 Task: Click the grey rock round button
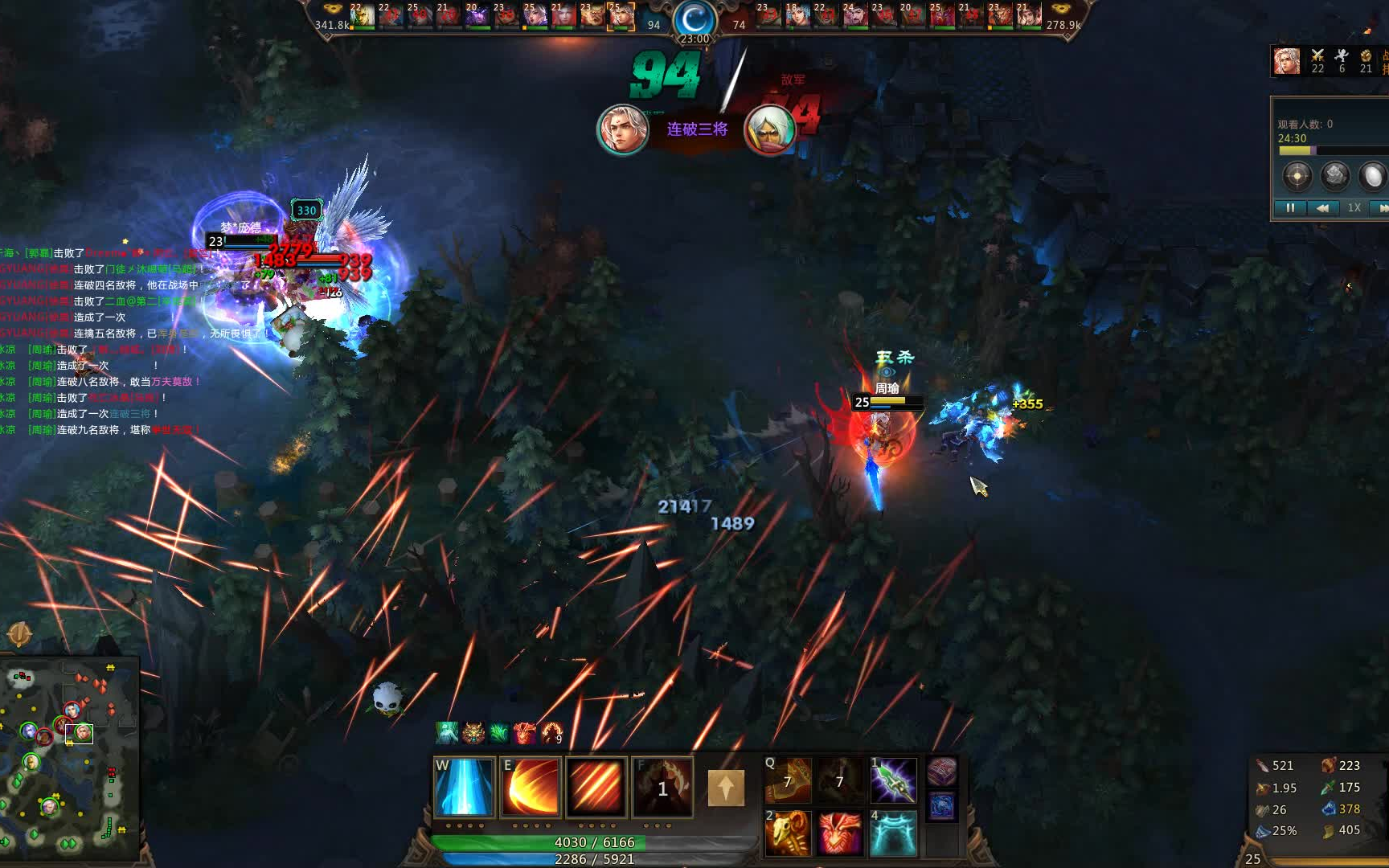[1335, 175]
